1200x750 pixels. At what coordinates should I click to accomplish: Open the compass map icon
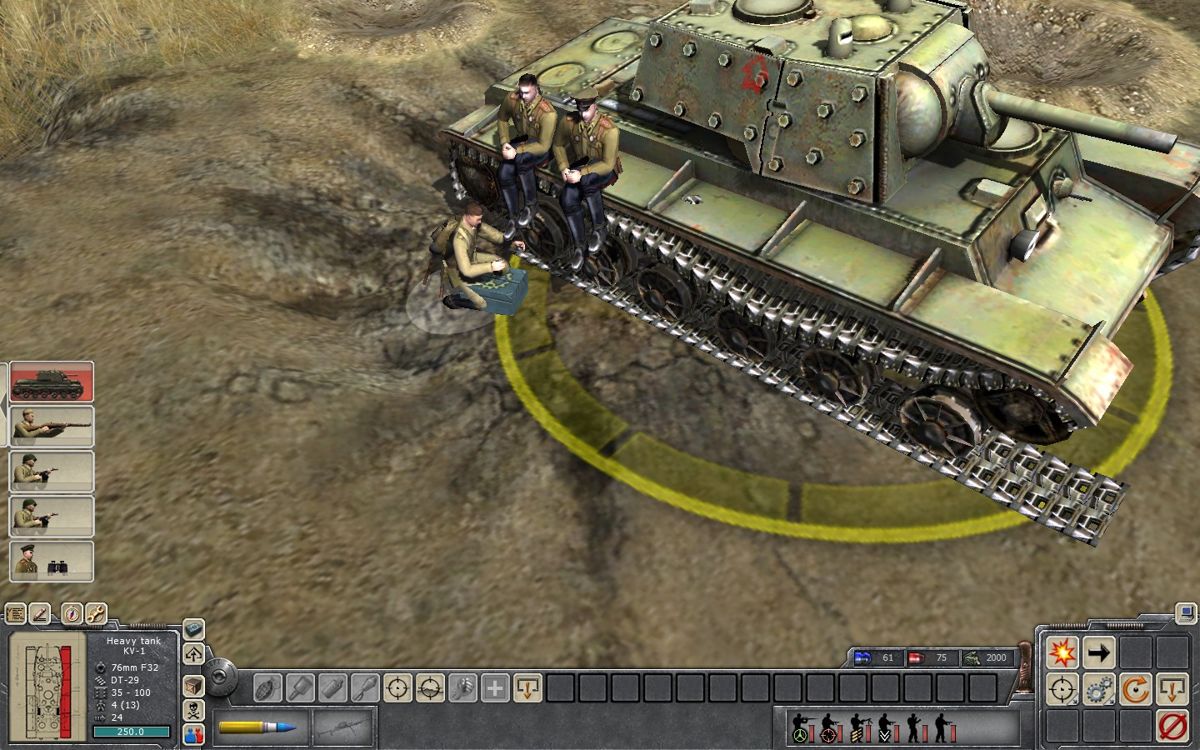(x=71, y=613)
